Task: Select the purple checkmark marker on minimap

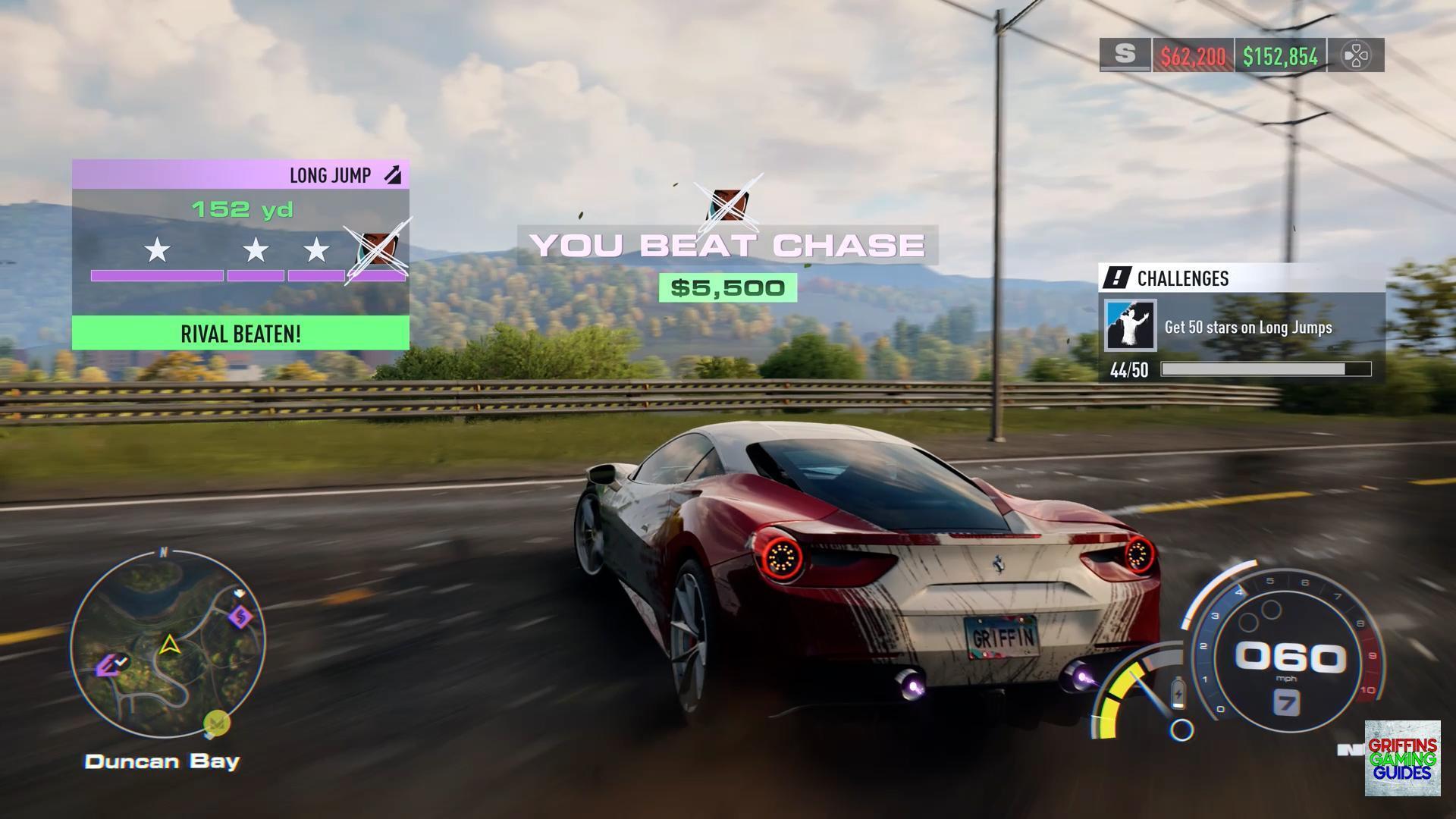Action: pos(111,665)
